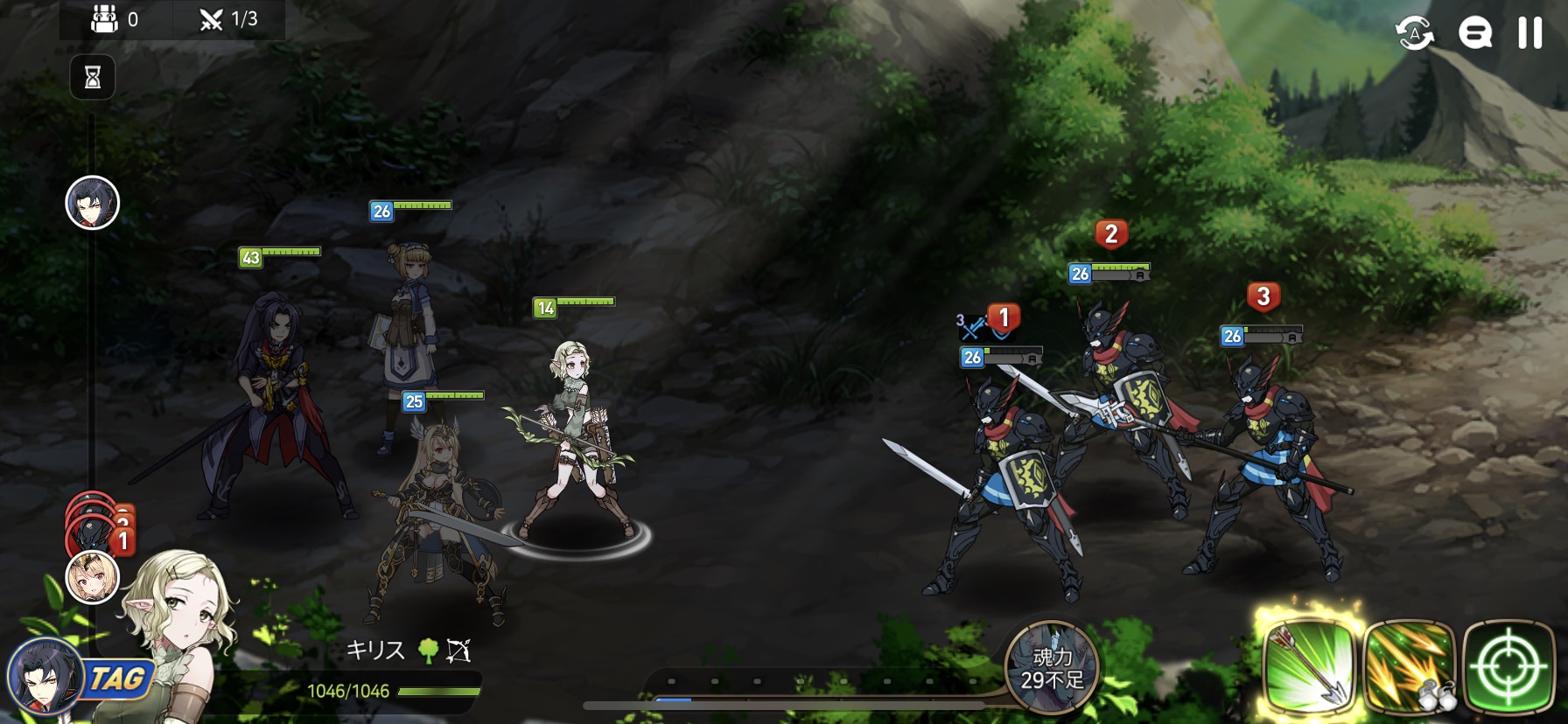Activate the soul power gauge orb
Image resolution: width=1568 pixels, height=724 pixels.
[1051, 666]
